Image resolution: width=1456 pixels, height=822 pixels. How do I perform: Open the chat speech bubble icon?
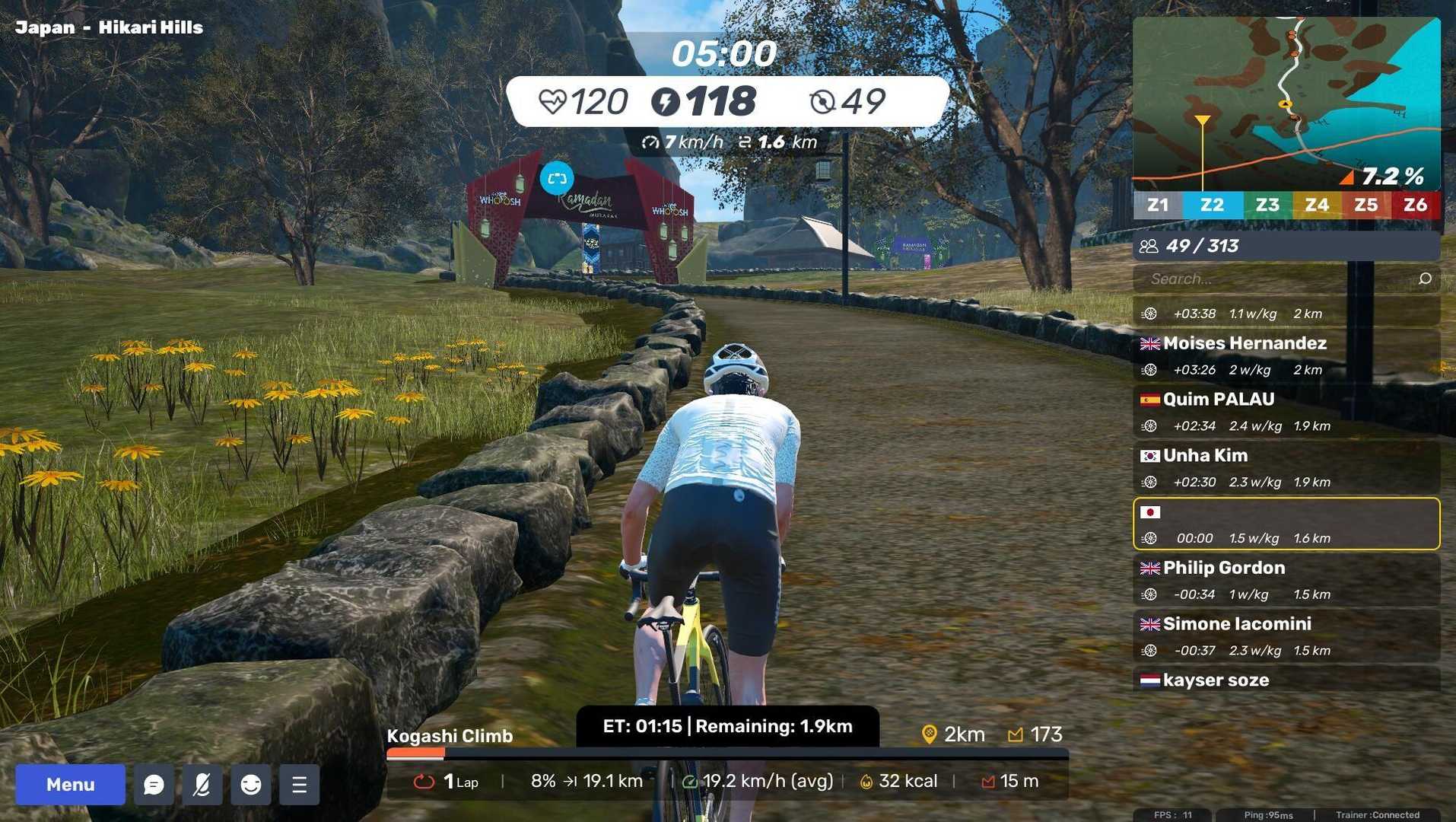pyautogui.click(x=154, y=785)
